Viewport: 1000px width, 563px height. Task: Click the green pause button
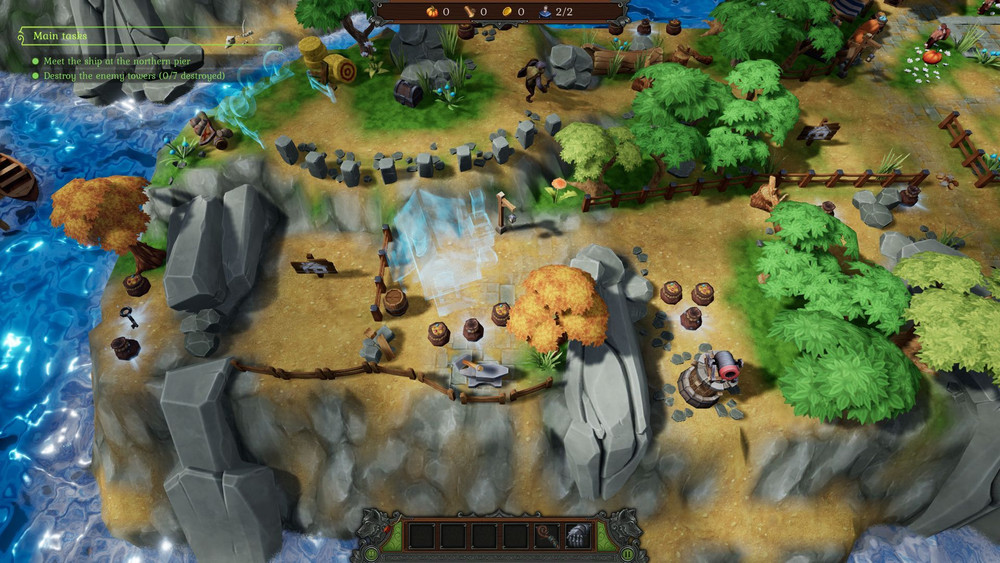click(628, 552)
